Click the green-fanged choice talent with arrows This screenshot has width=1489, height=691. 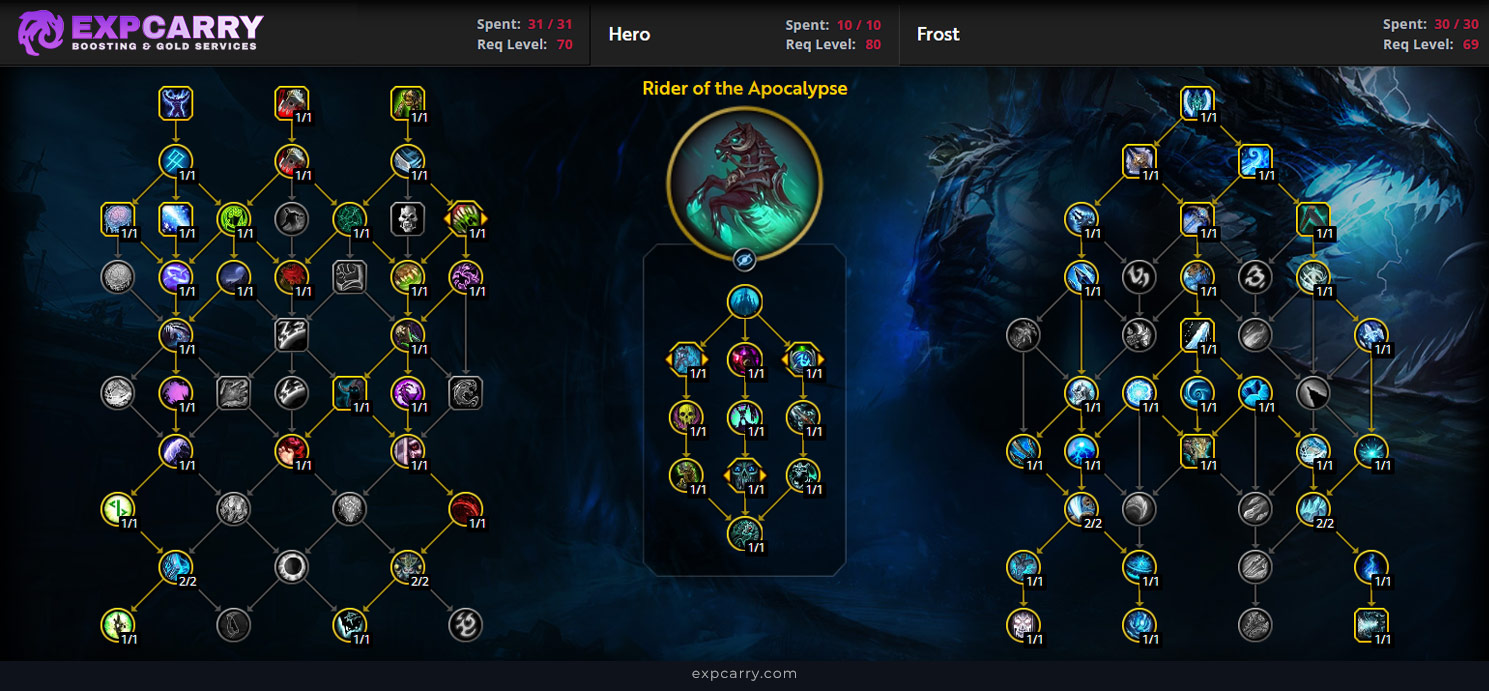(466, 219)
